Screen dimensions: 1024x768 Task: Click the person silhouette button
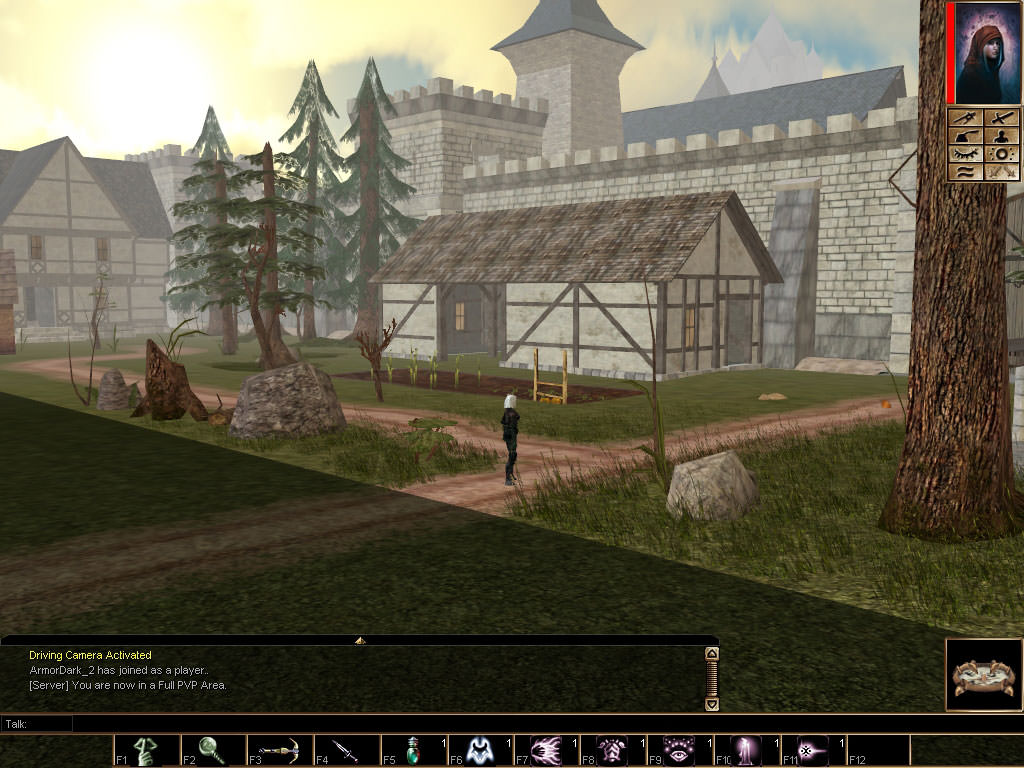tap(1002, 136)
